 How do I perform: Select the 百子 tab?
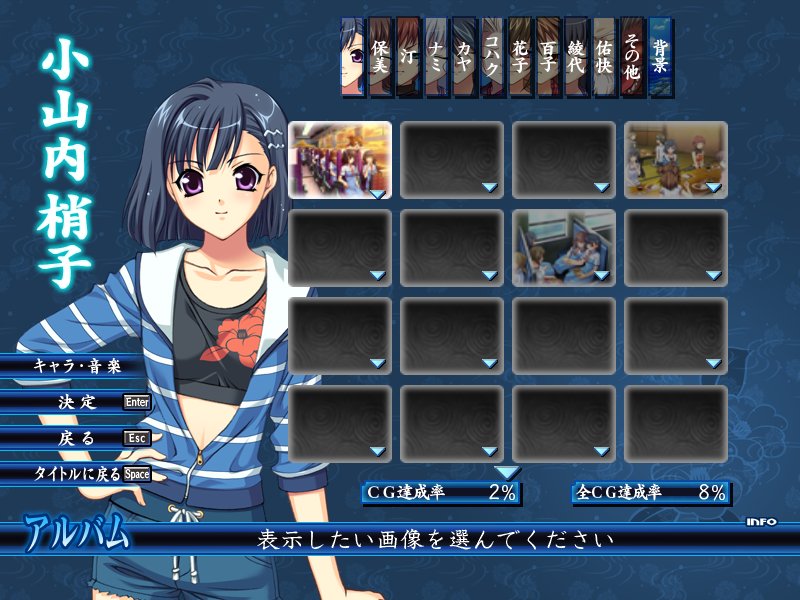(x=548, y=56)
